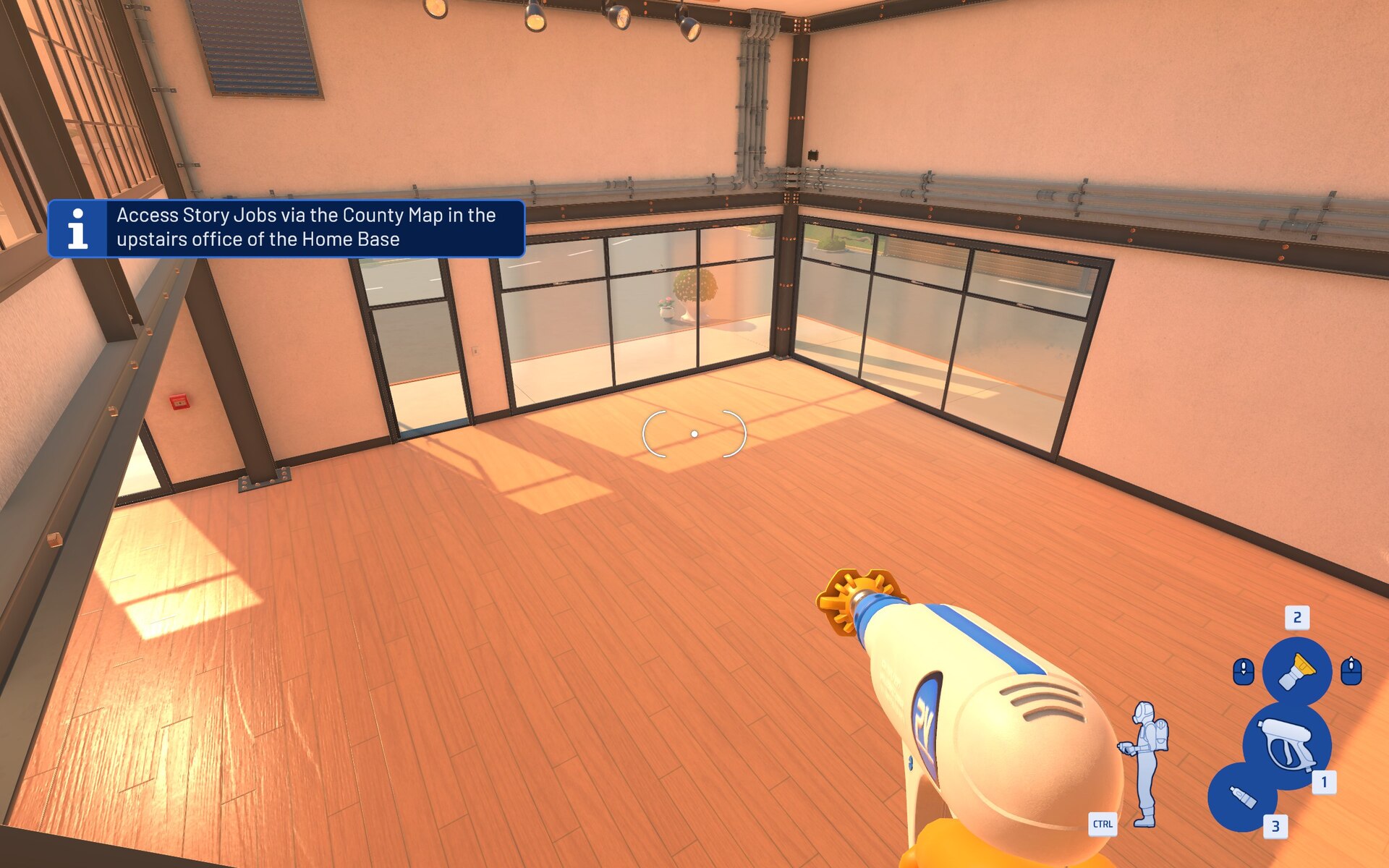This screenshot has height=868, width=1389.
Task: Choose the pressure washer gun icon
Action: 1287,746
